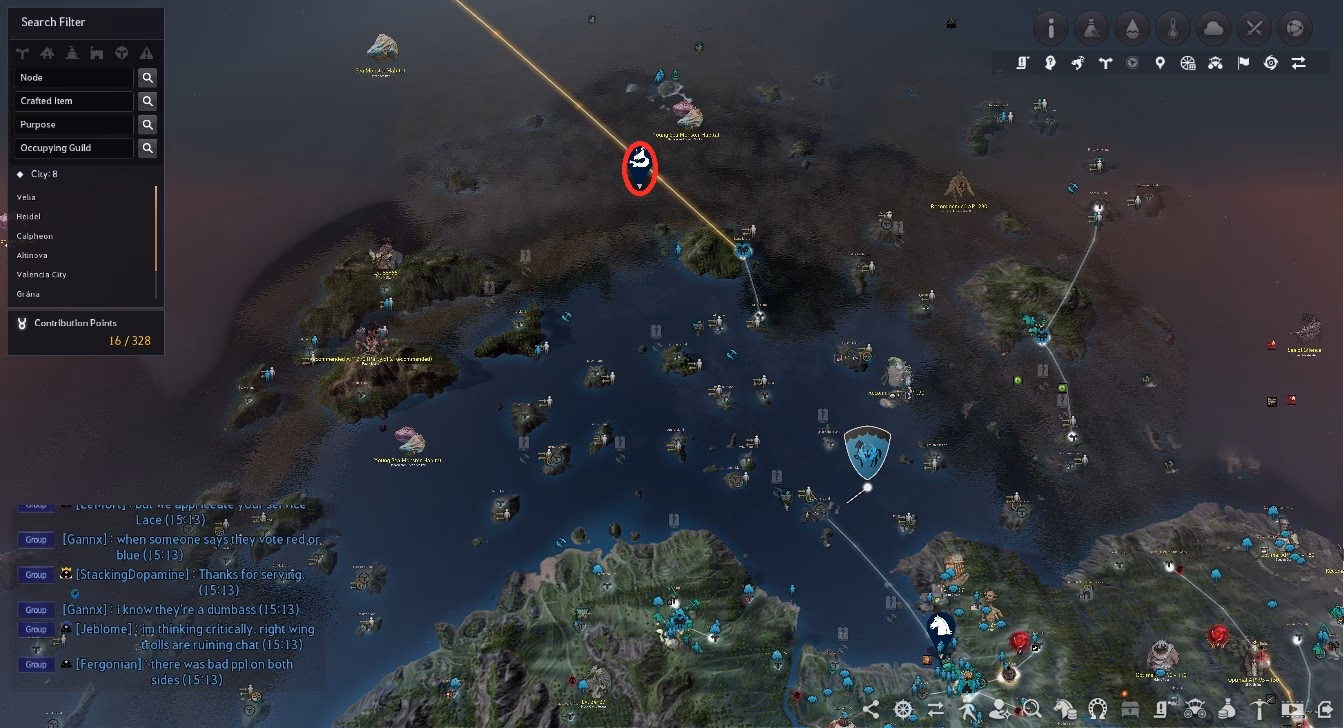The width and height of the screenshot is (1344, 728).
Task: Open the horseshoe icon in bottom bar
Action: click(1098, 710)
